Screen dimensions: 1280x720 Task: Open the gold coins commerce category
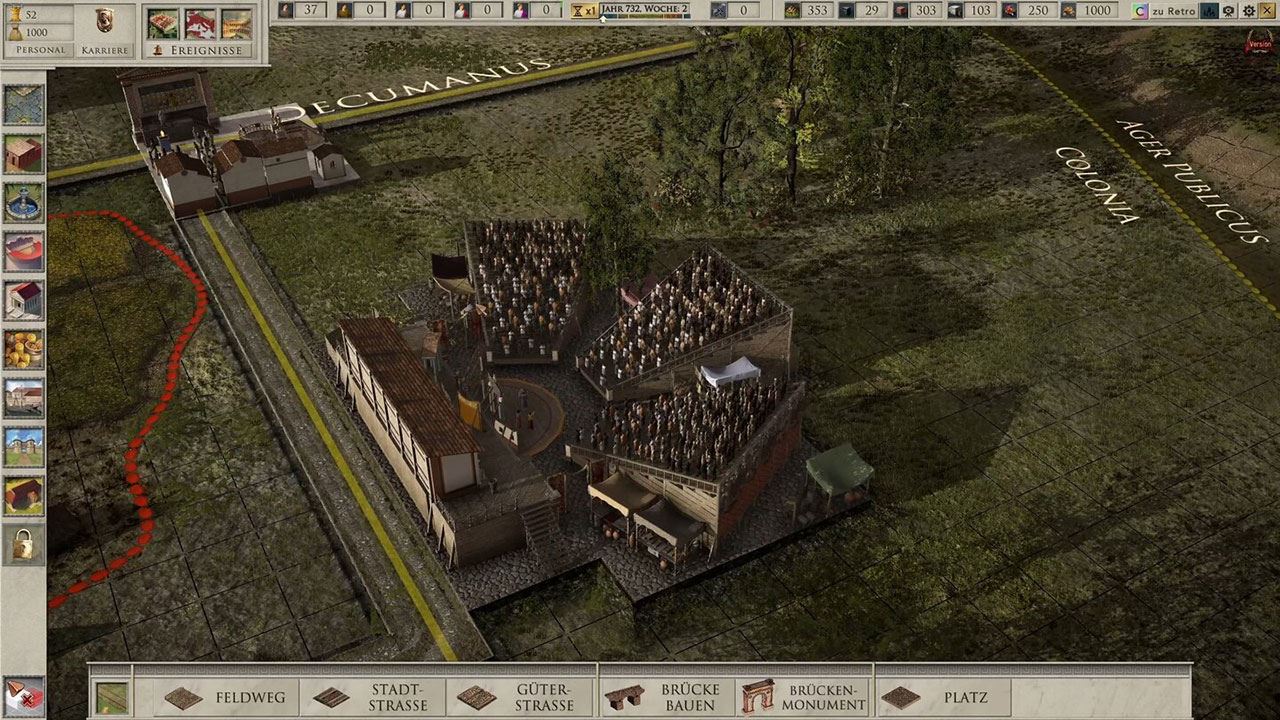pos(23,349)
